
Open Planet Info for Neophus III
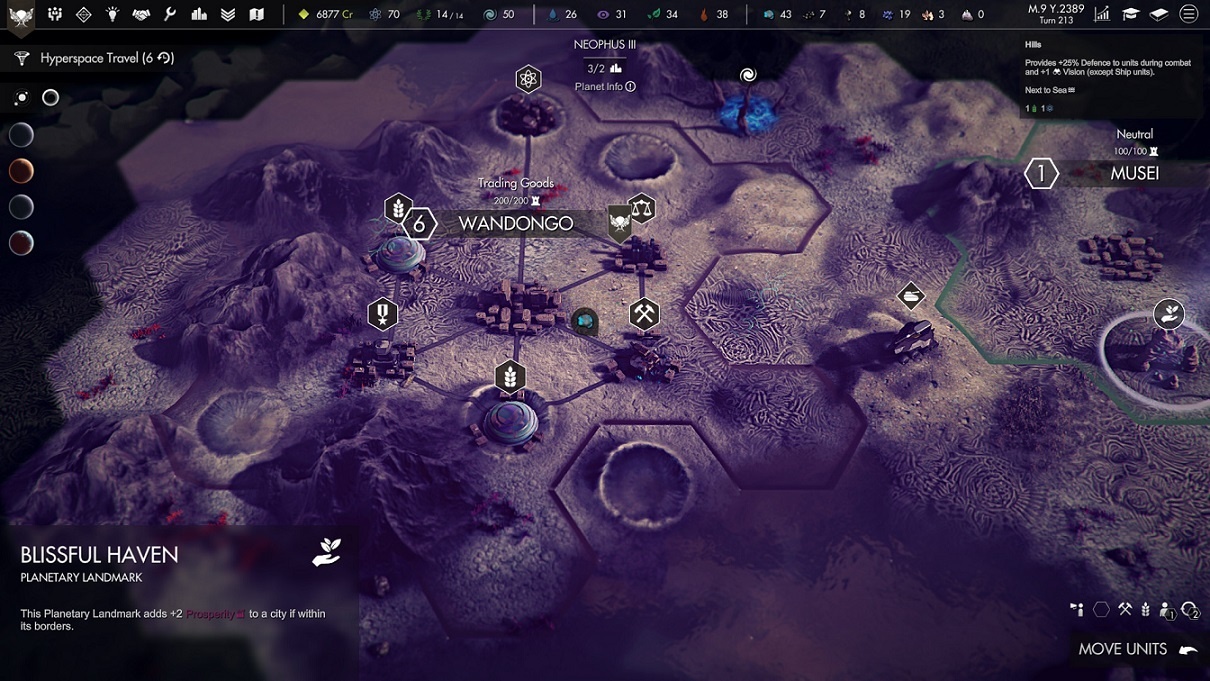pos(605,87)
